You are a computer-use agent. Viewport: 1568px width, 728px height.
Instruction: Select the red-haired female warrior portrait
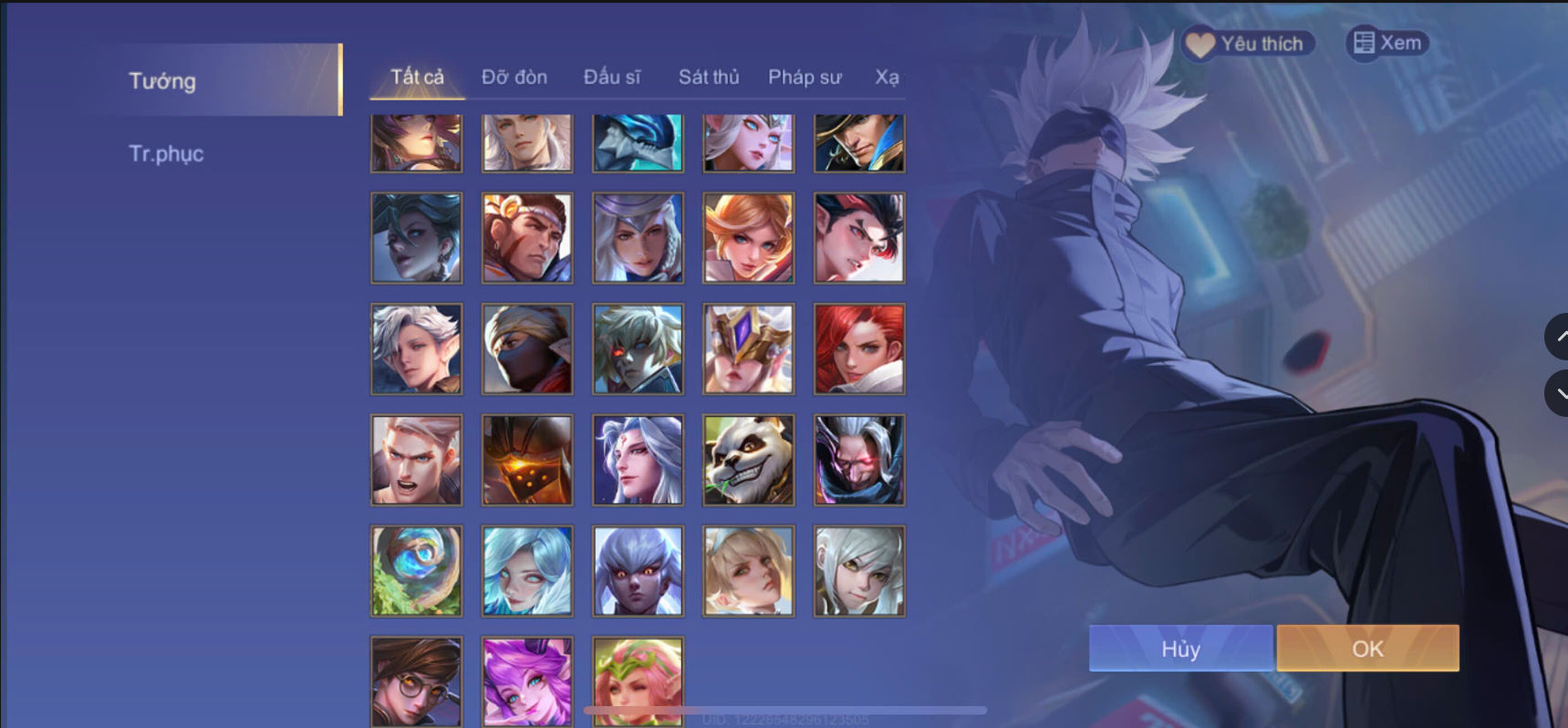pos(858,348)
